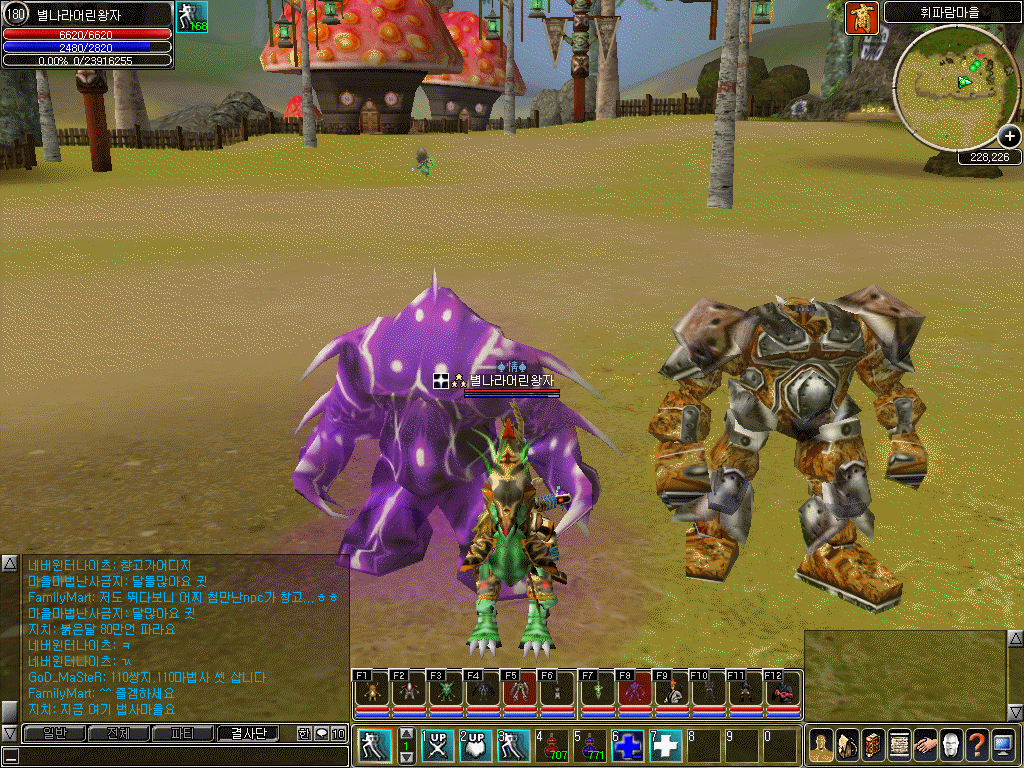
Task: Switch chat to the 전체 tab
Action: [118, 734]
